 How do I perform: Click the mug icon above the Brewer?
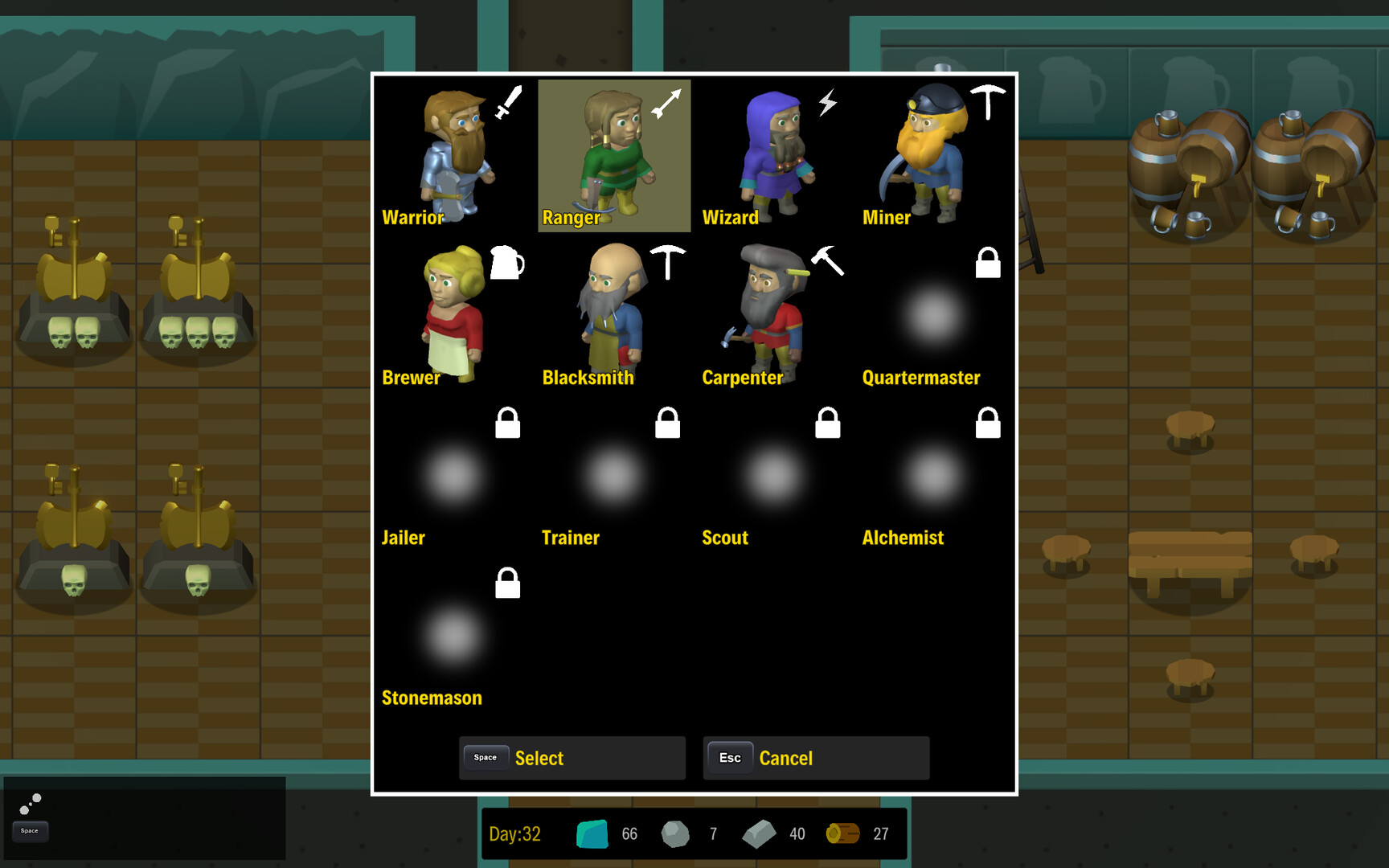(x=508, y=263)
